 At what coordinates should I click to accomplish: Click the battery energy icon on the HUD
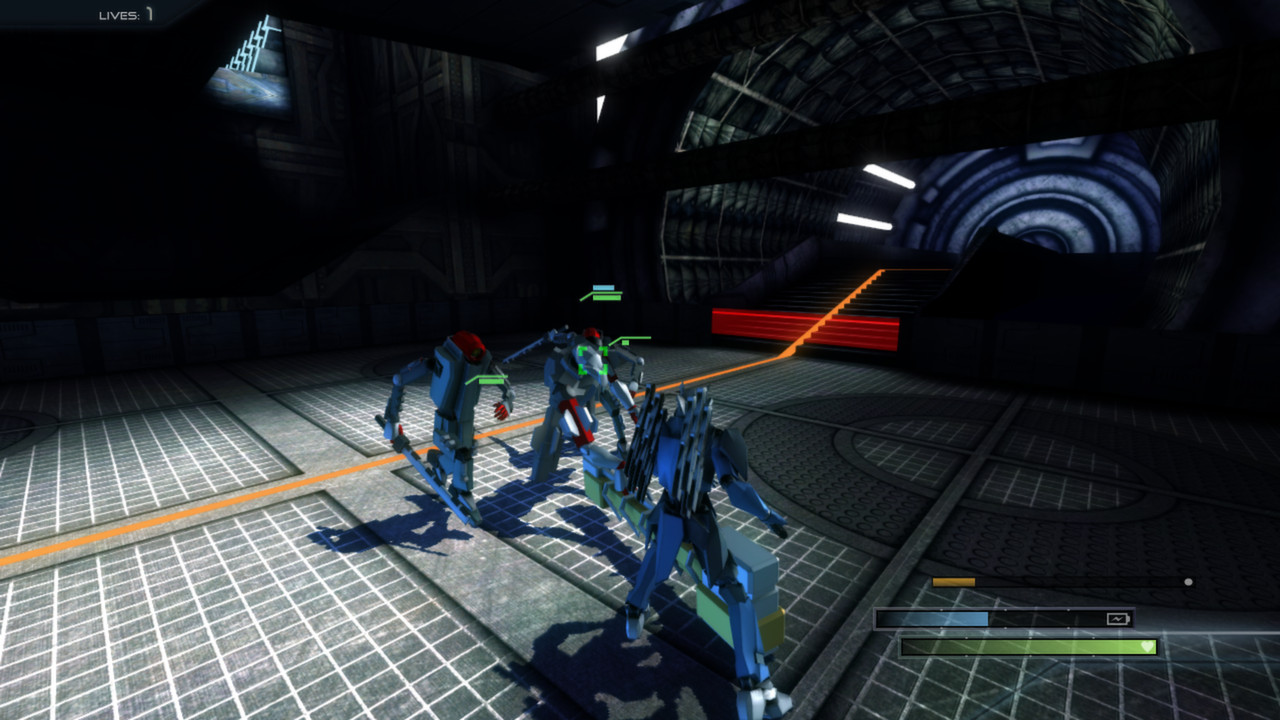coord(1118,618)
